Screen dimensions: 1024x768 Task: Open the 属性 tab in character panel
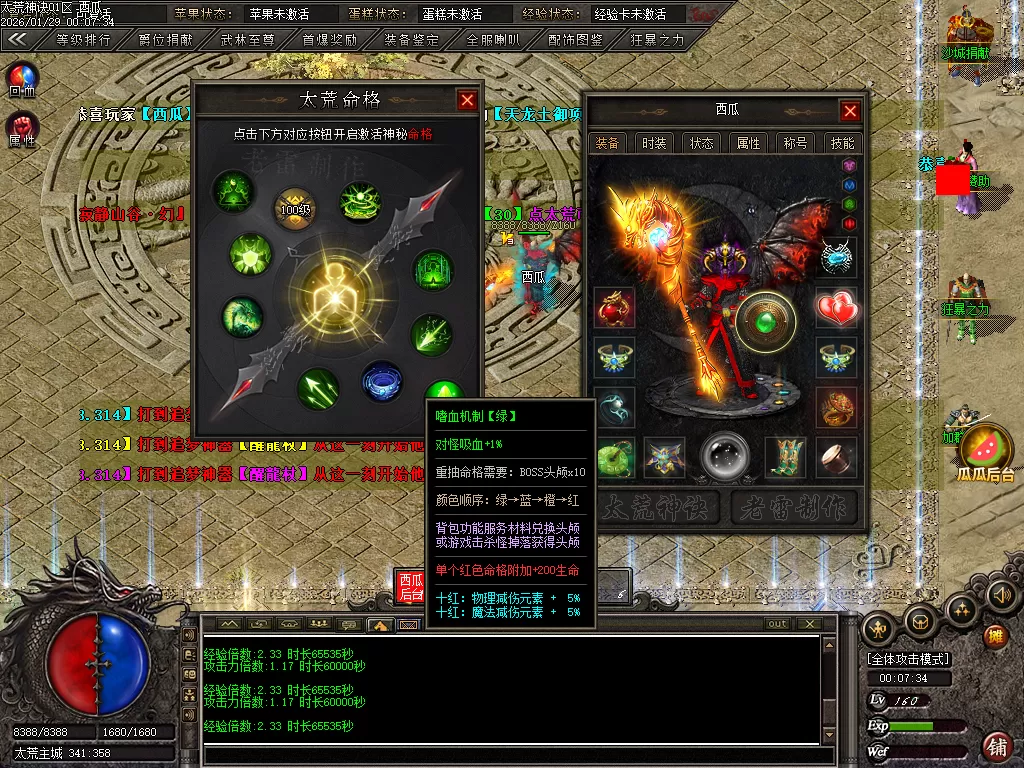749,143
